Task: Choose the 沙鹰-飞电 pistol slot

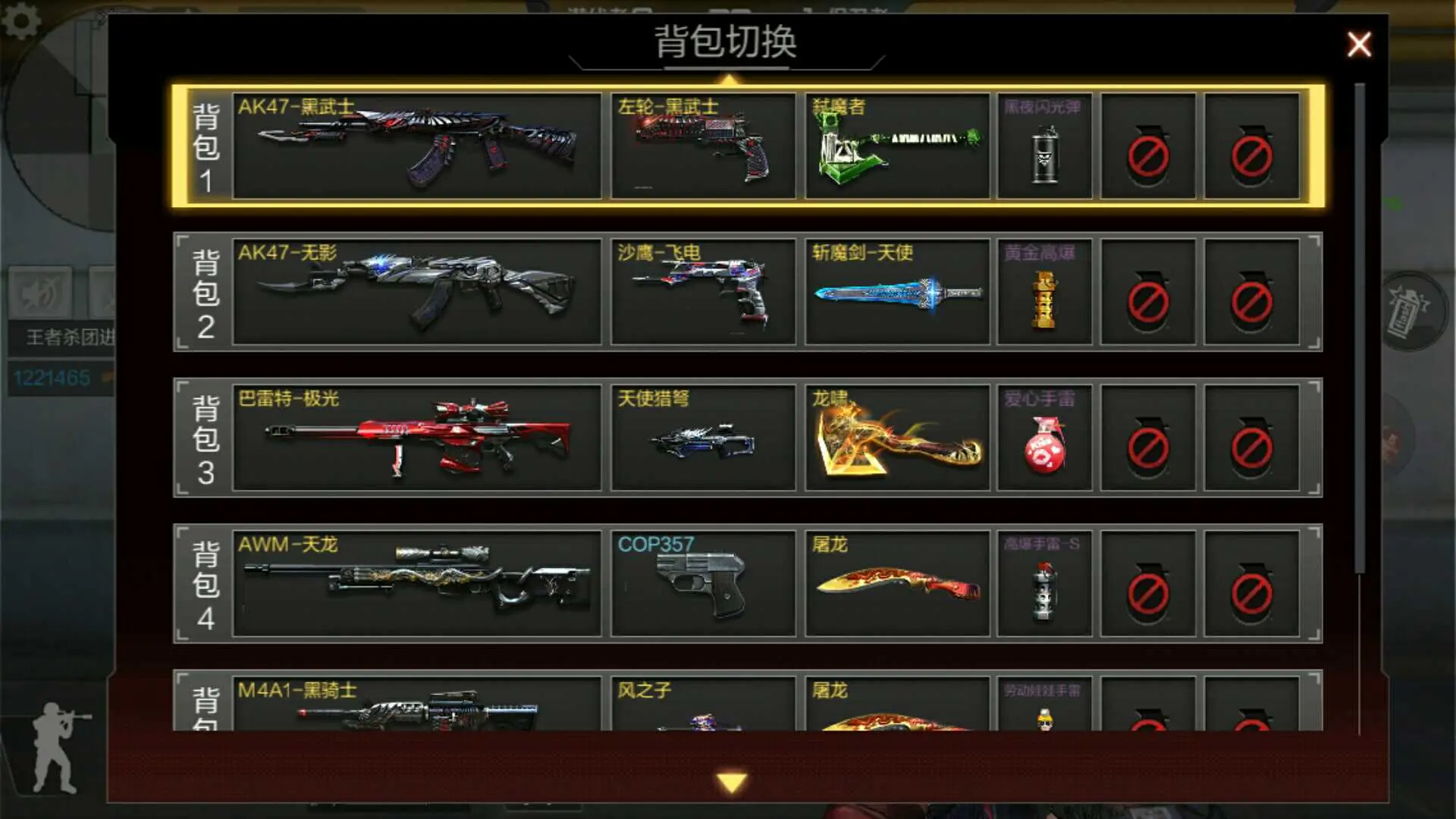Action: click(703, 292)
